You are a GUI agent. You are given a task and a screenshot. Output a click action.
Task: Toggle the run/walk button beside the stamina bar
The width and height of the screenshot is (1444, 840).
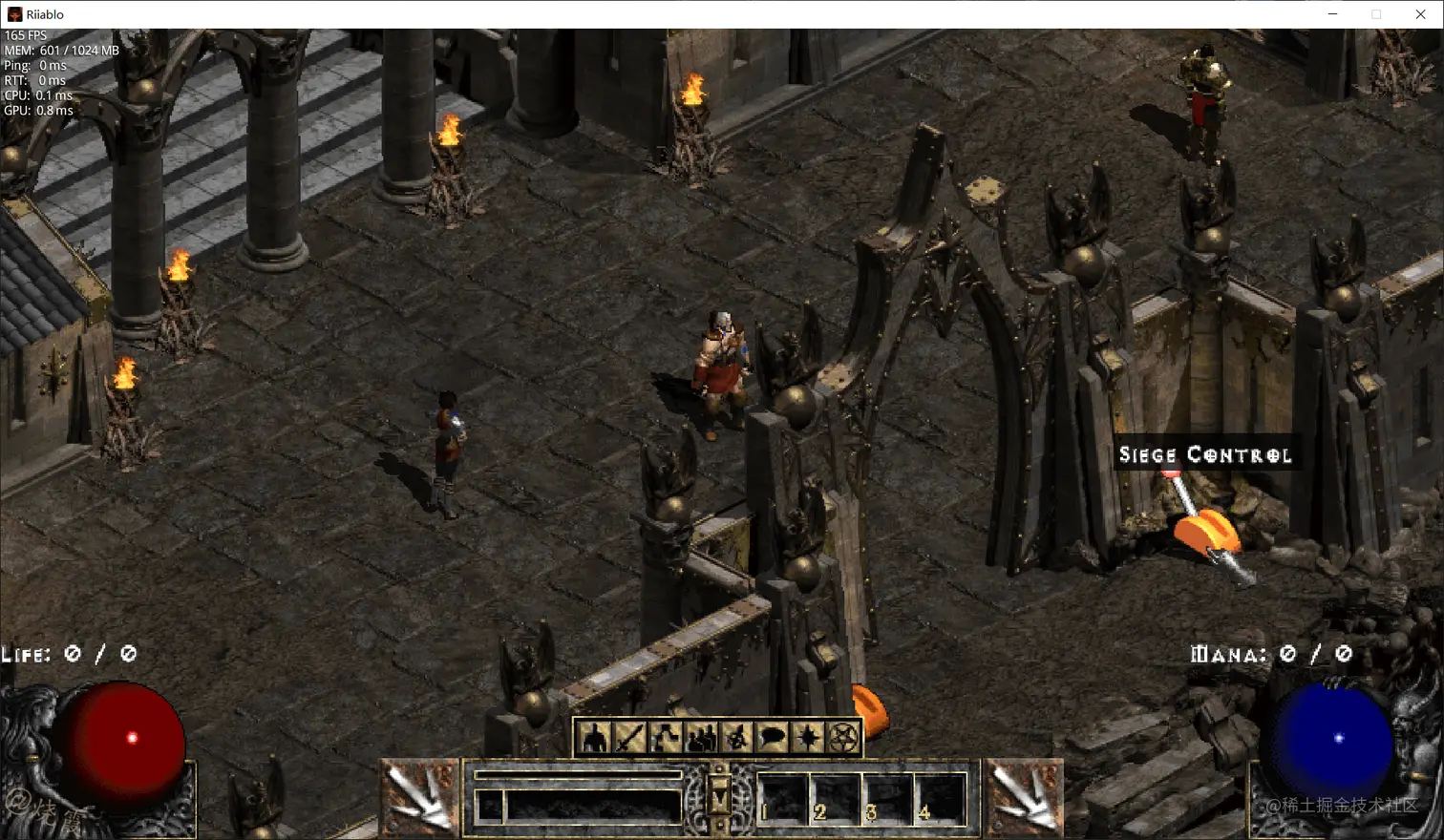point(489,807)
